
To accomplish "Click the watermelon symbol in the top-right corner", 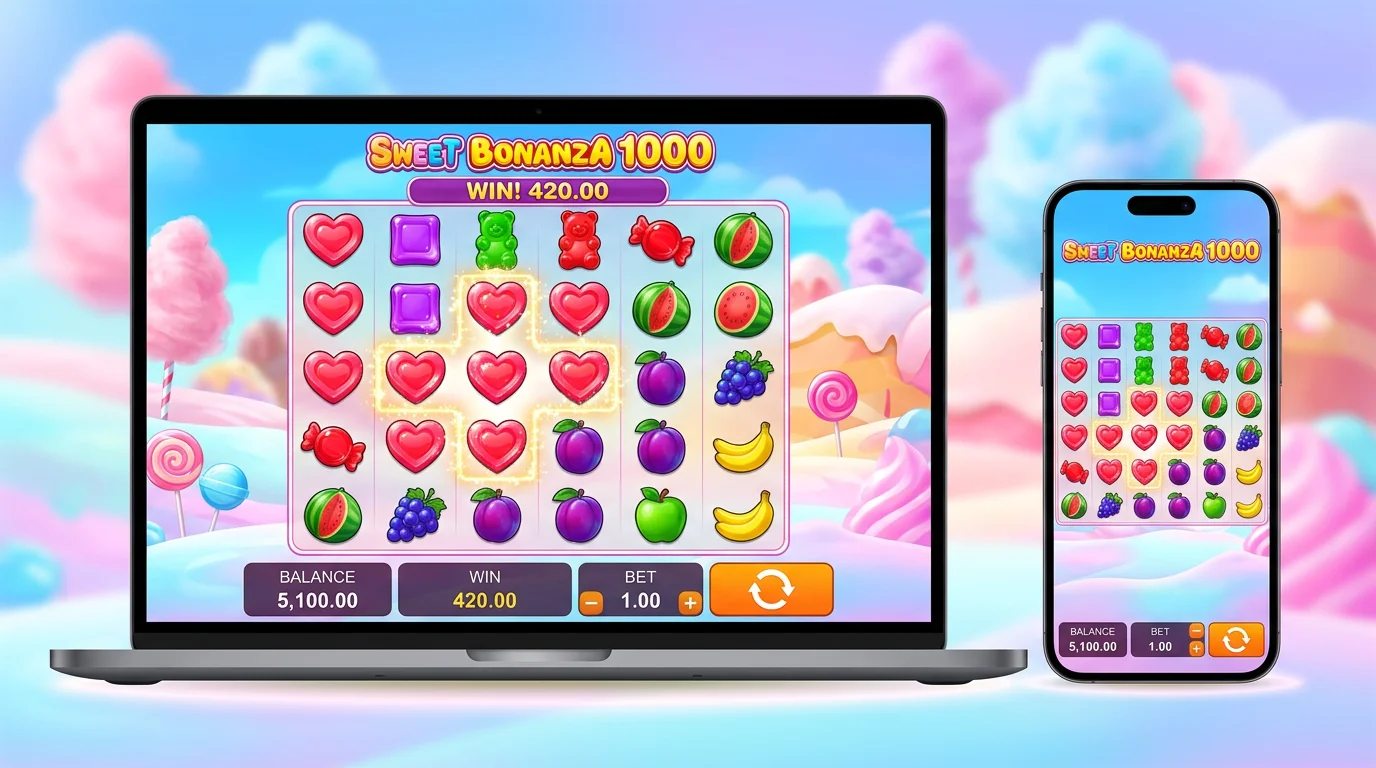I will [x=743, y=238].
